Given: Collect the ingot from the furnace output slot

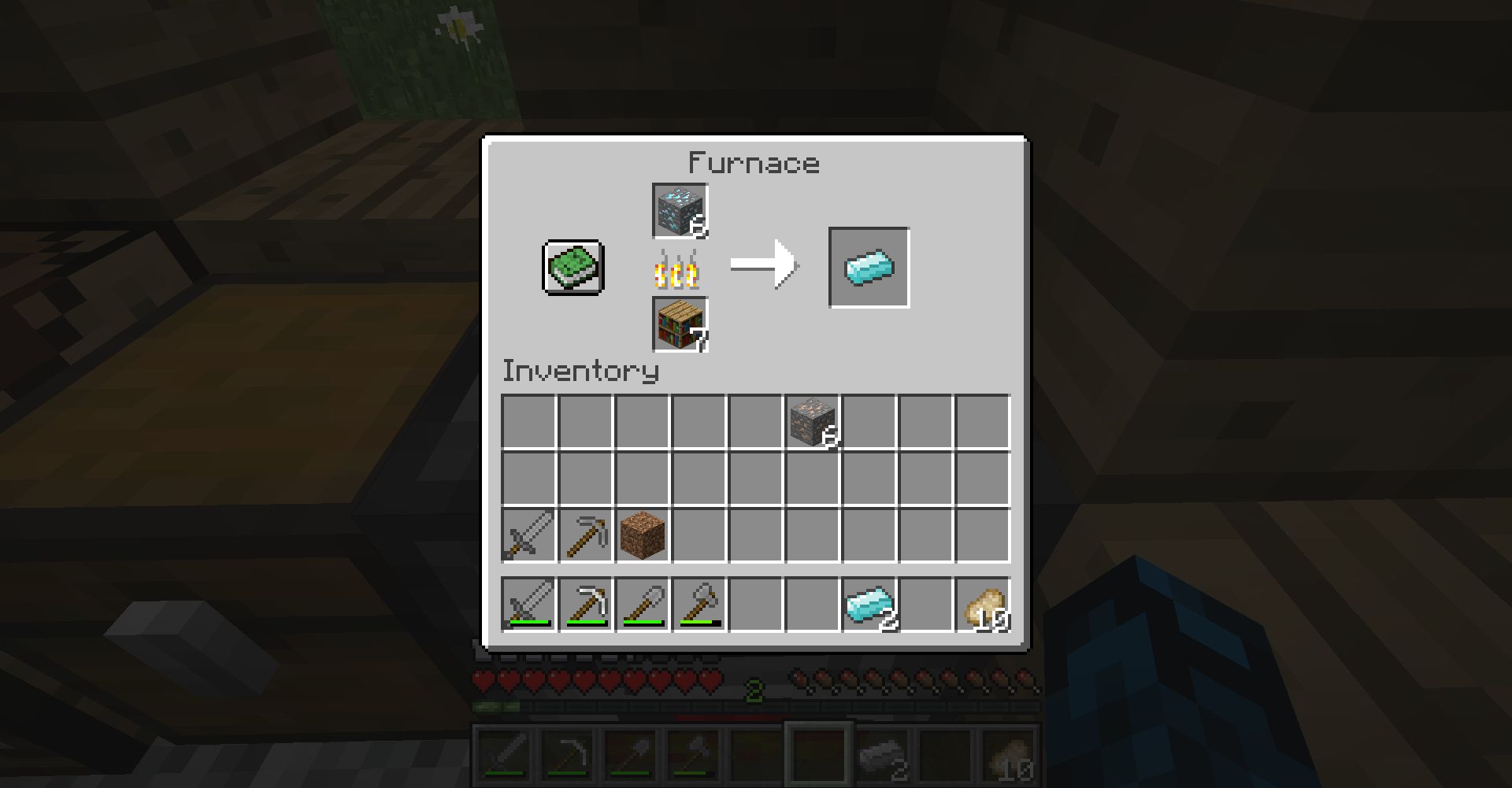Looking at the screenshot, I should click(x=868, y=267).
